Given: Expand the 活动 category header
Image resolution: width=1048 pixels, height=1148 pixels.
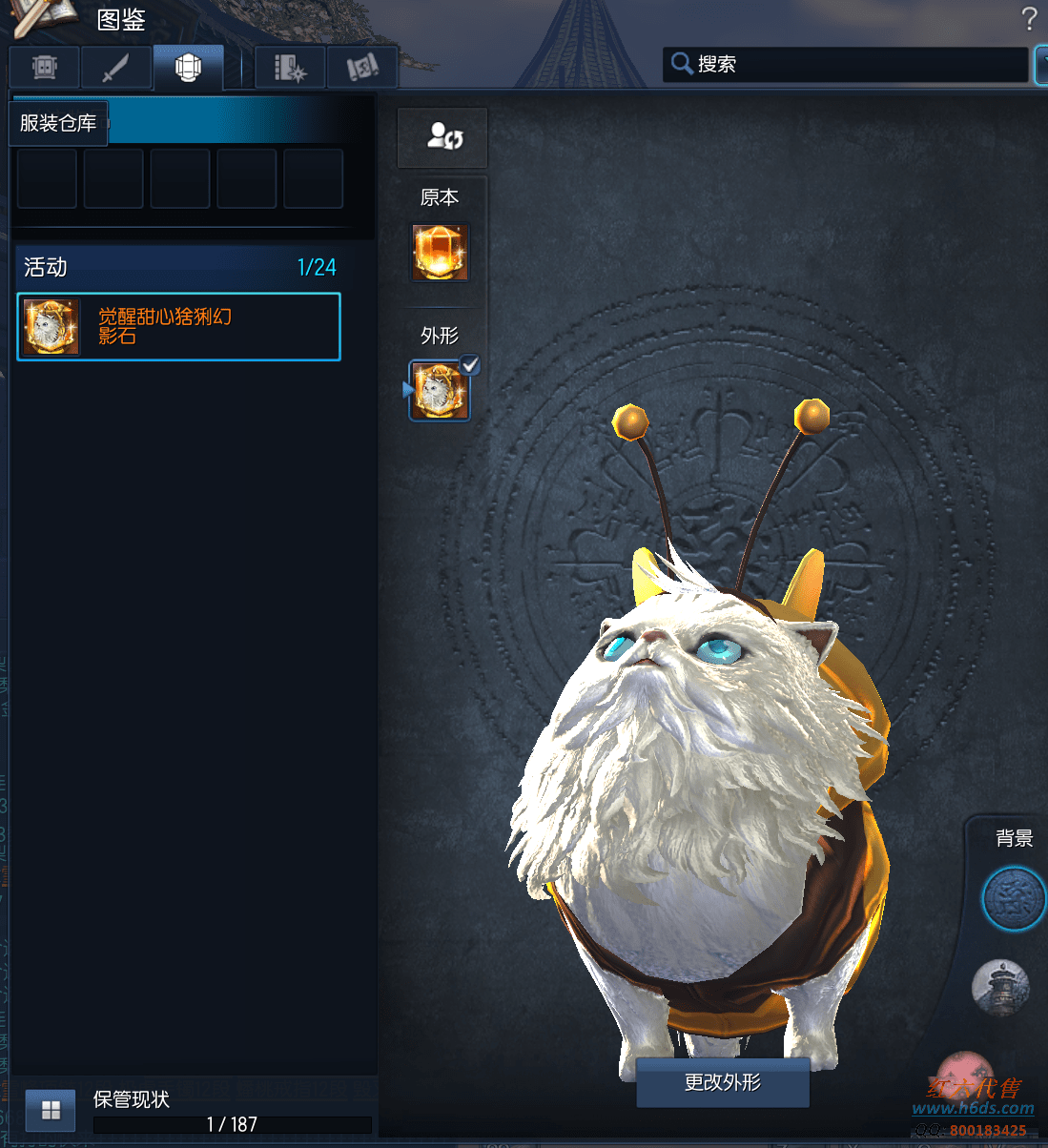Looking at the screenshot, I should [178, 267].
